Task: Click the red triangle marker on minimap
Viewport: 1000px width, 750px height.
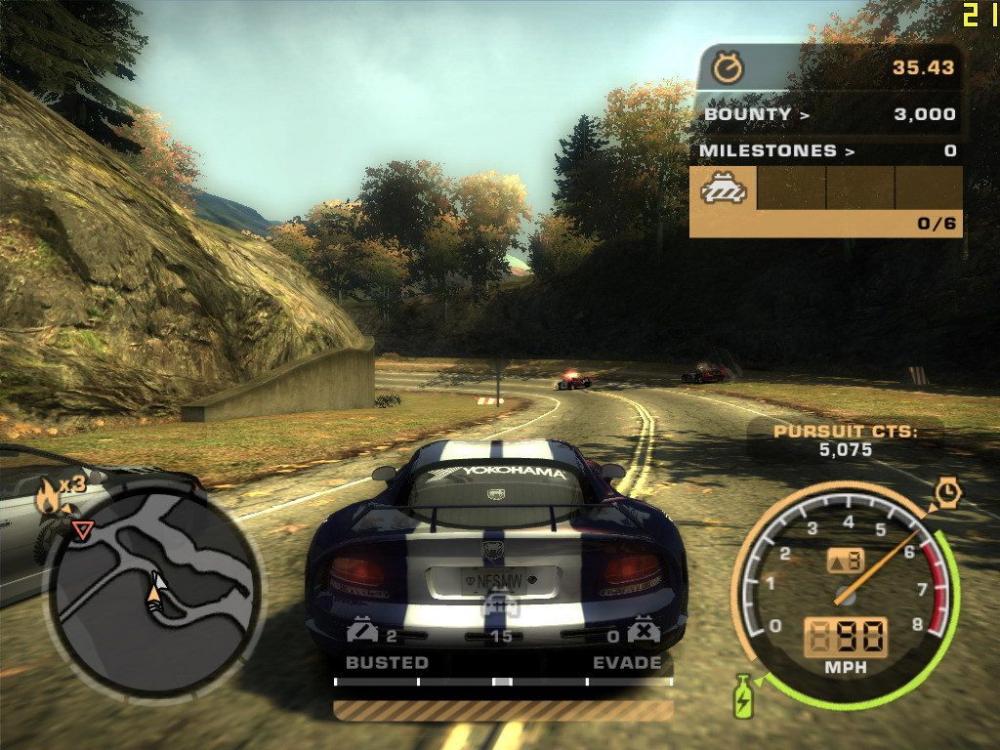Action: pos(84,529)
